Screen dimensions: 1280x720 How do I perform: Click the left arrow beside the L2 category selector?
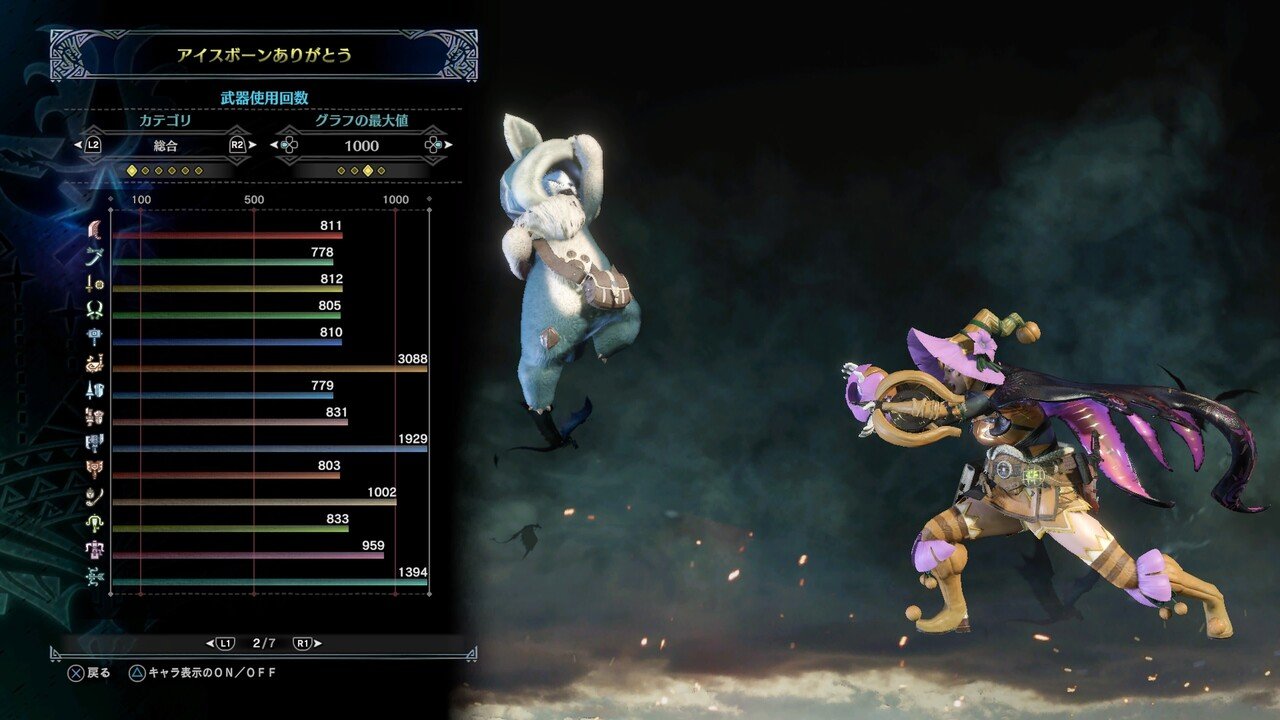(x=83, y=145)
